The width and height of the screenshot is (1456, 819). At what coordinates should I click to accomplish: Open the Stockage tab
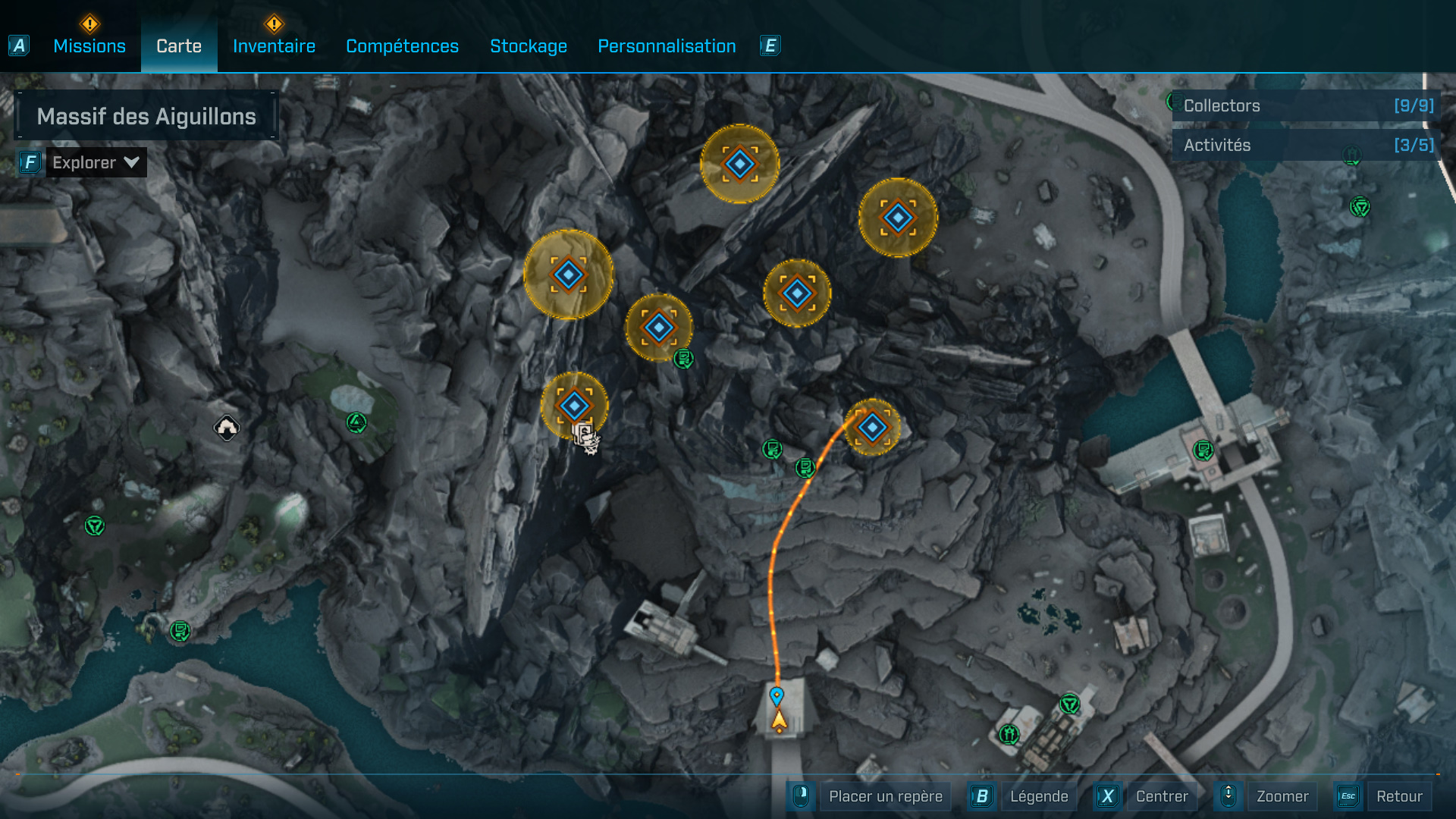[x=529, y=46]
